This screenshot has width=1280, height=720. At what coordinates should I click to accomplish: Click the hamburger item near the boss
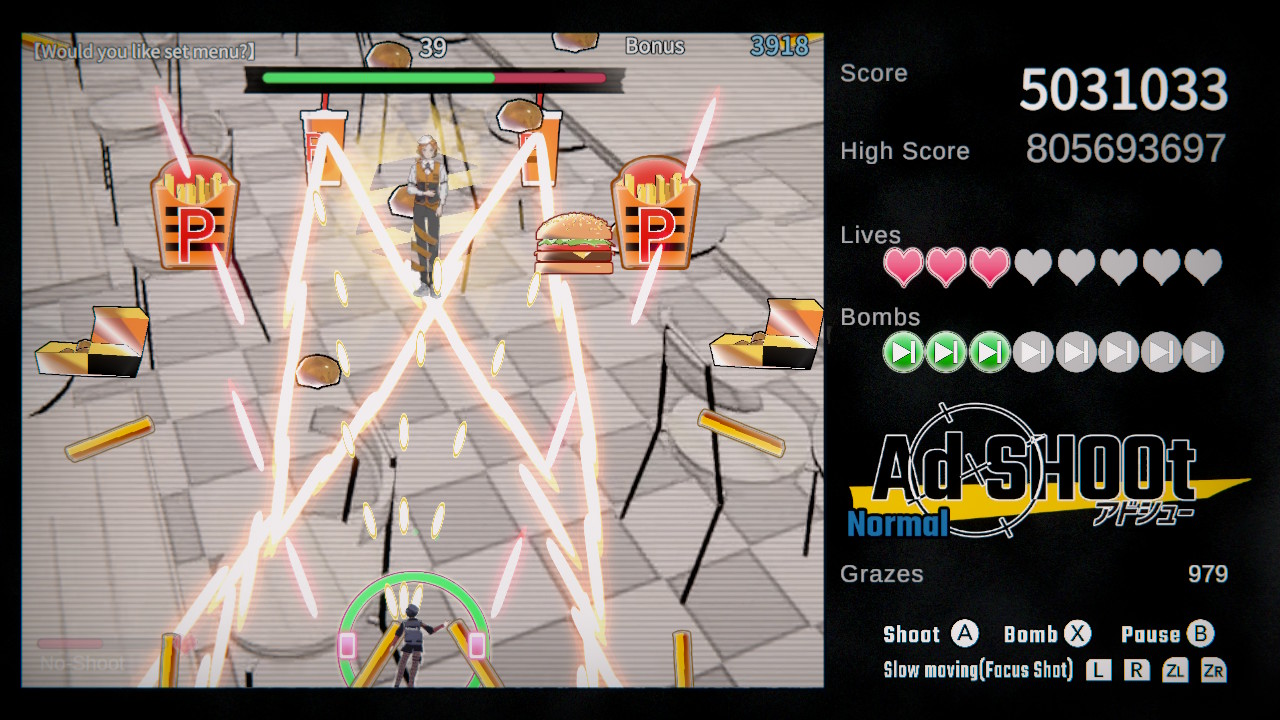coord(576,245)
